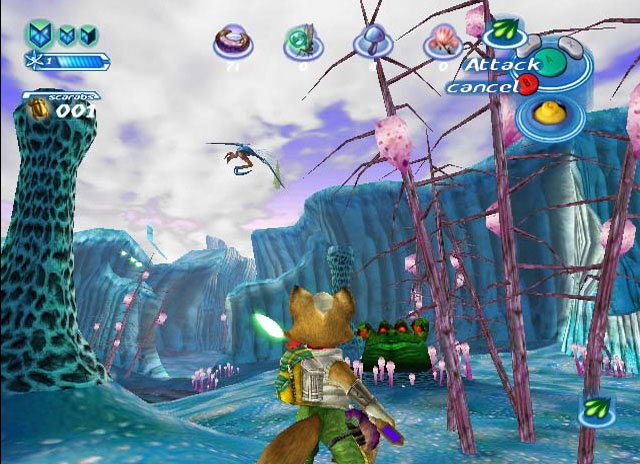Activate the yellow item in the round slot
Viewport: 640px width, 464px height.
[547, 114]
